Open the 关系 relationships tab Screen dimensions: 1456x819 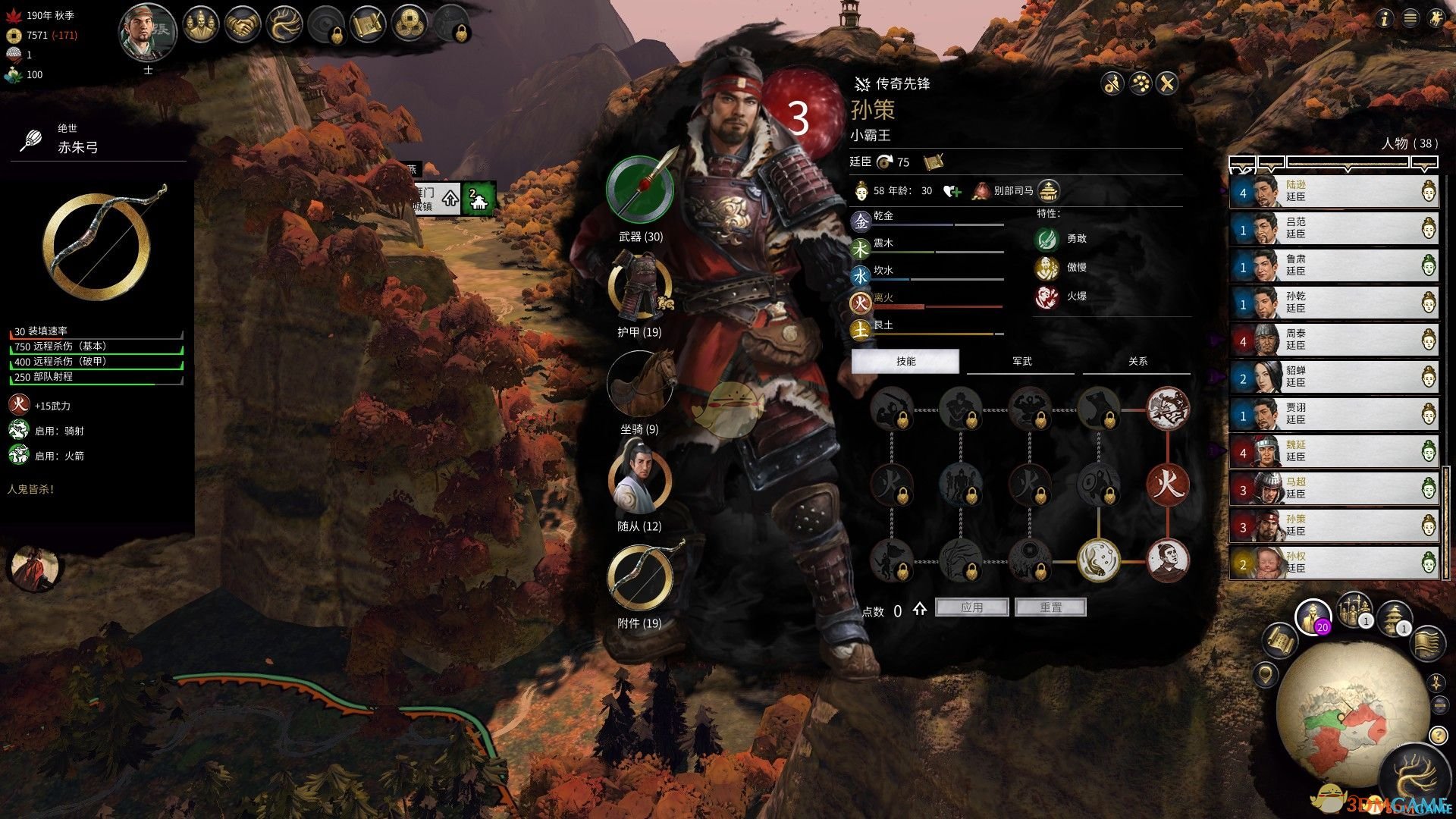click(1137, 362)
